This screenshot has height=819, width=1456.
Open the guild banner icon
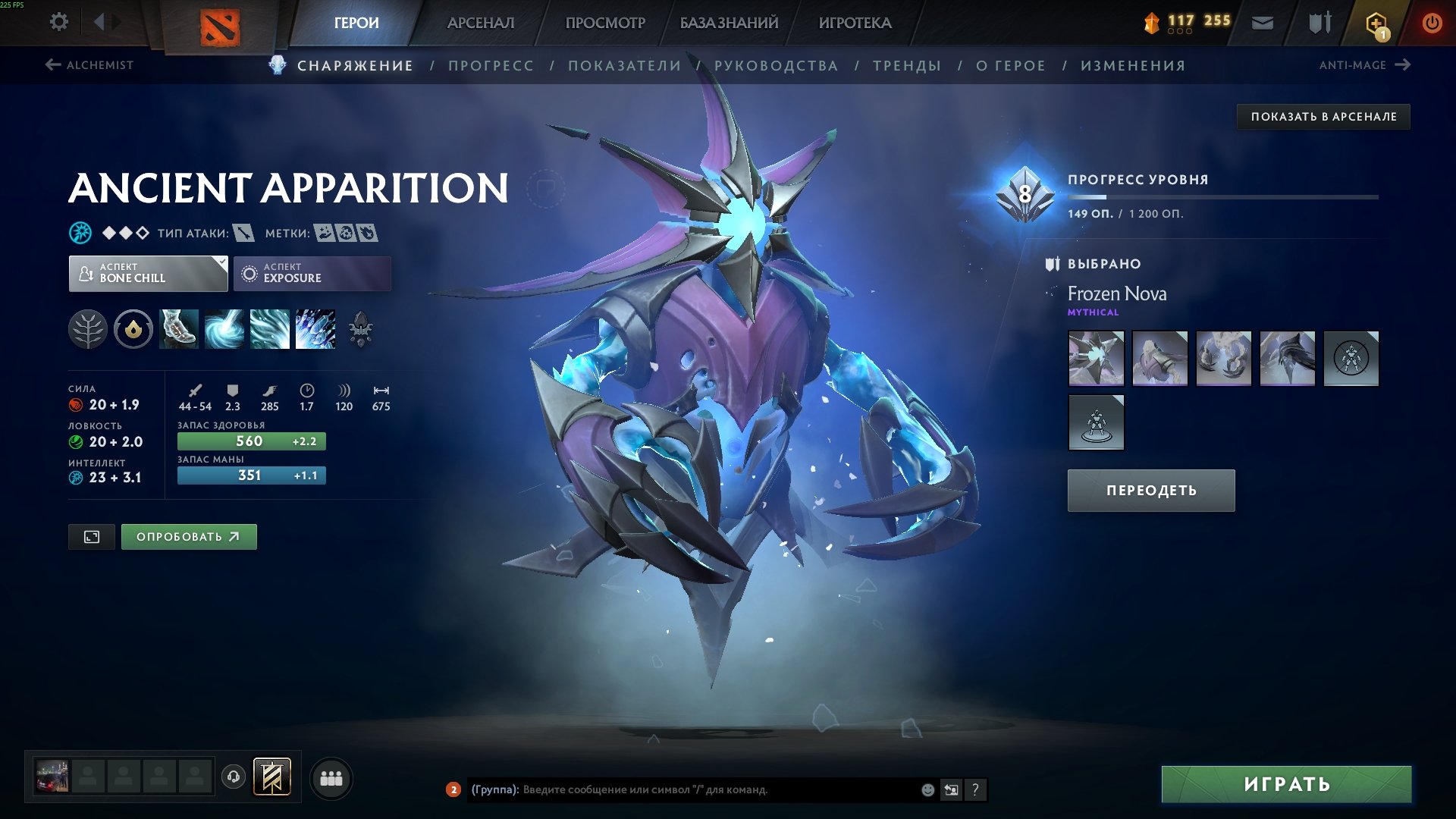[271, 777]
